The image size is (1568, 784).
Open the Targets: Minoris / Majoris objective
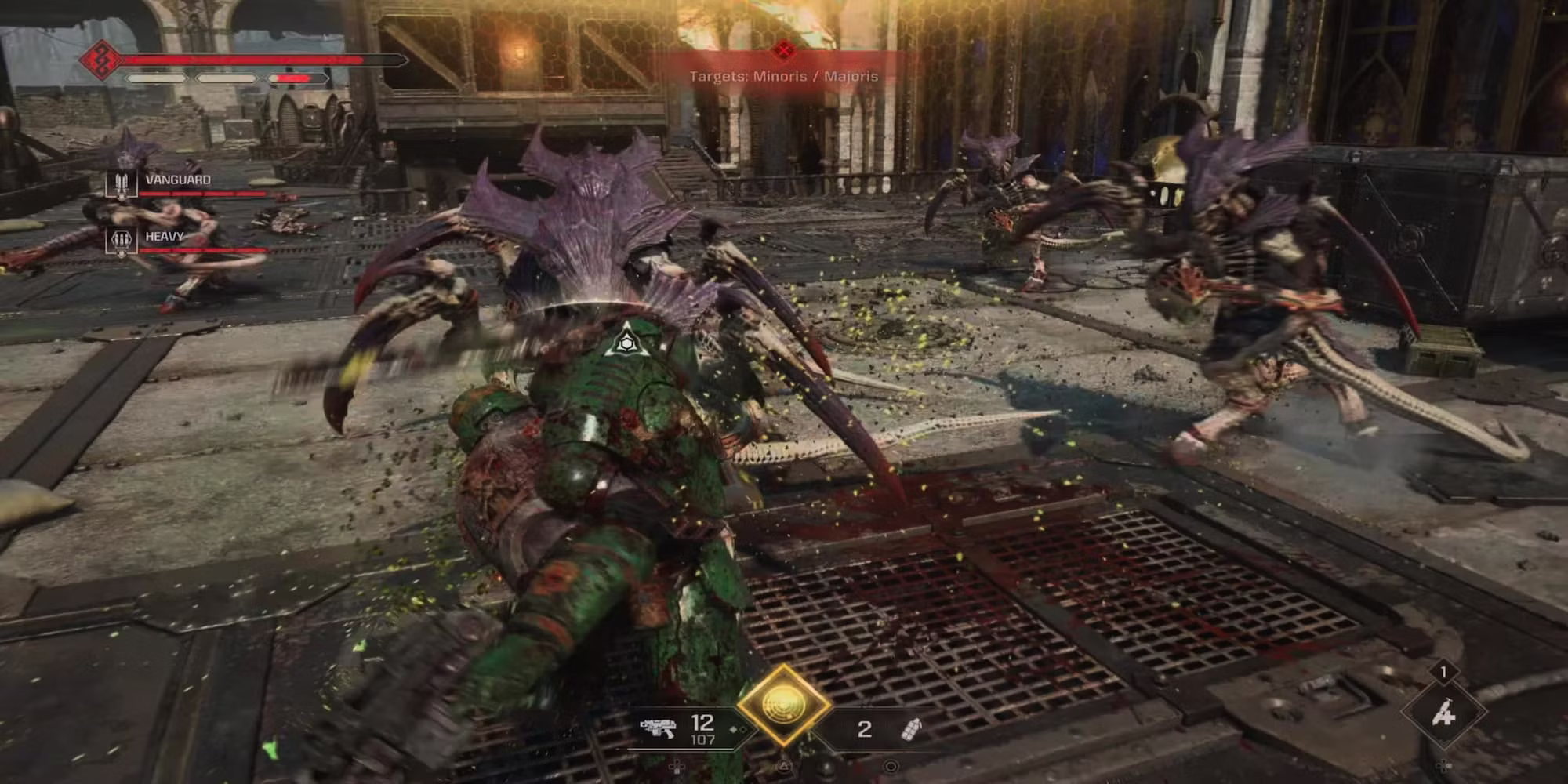click(783, 76)
